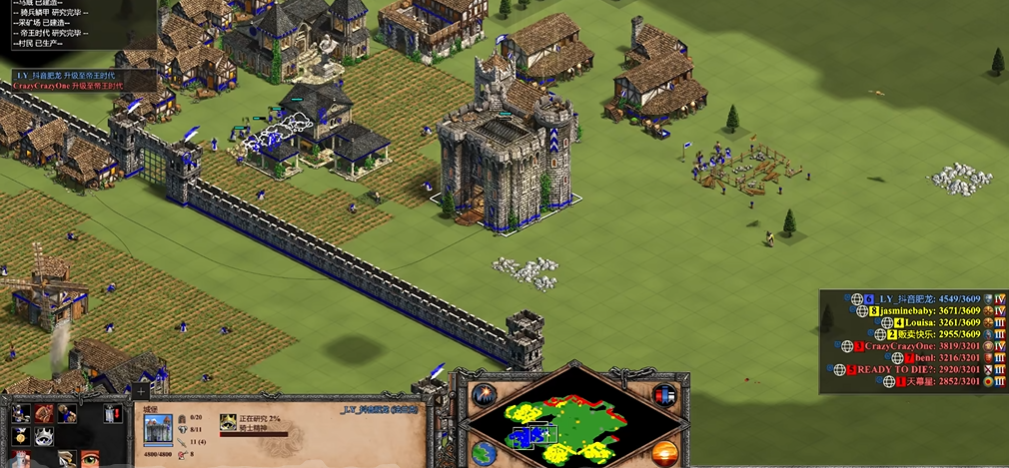Toggle the minimap terrain view globe button

click(x=485, y=452)
